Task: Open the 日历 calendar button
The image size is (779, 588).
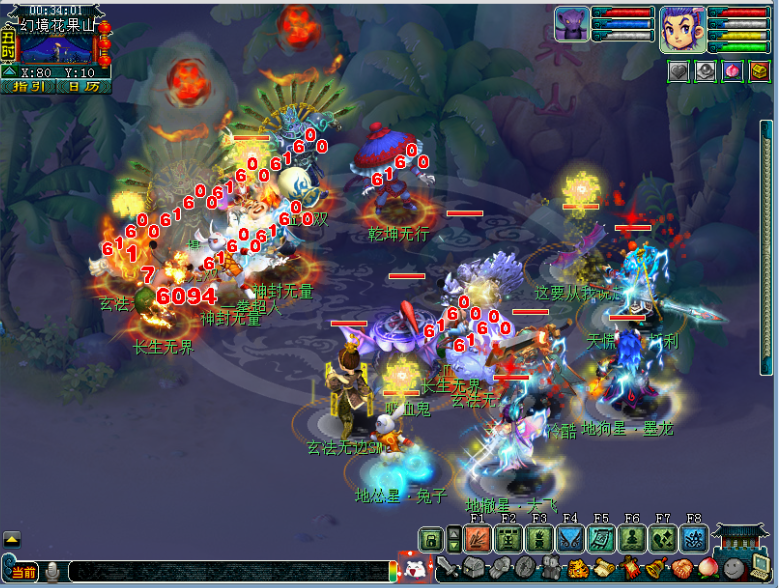Action: point(84,86)
